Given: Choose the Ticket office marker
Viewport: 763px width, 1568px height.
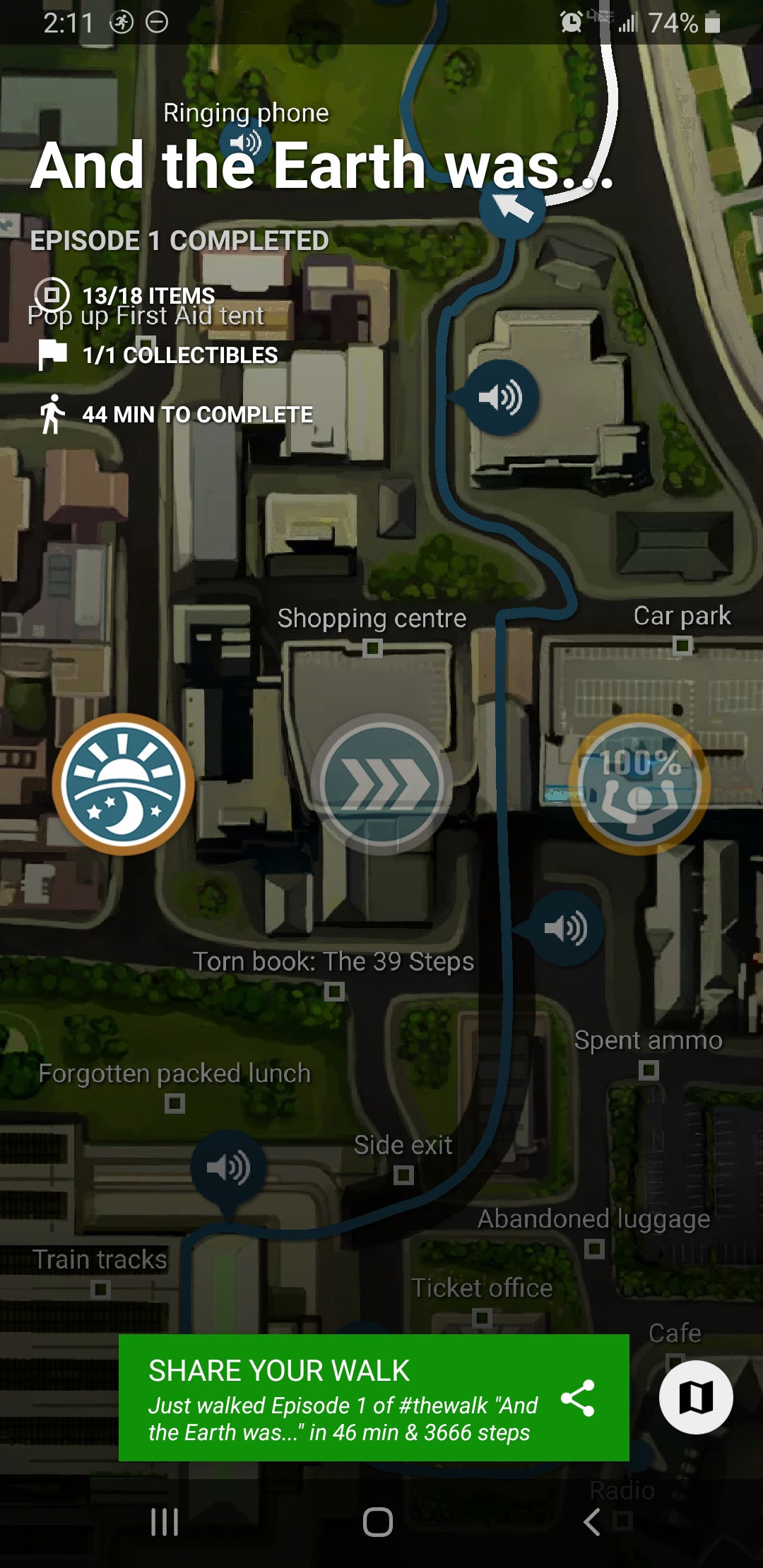Looking at the screenshot, I should tap(482, 1317).
